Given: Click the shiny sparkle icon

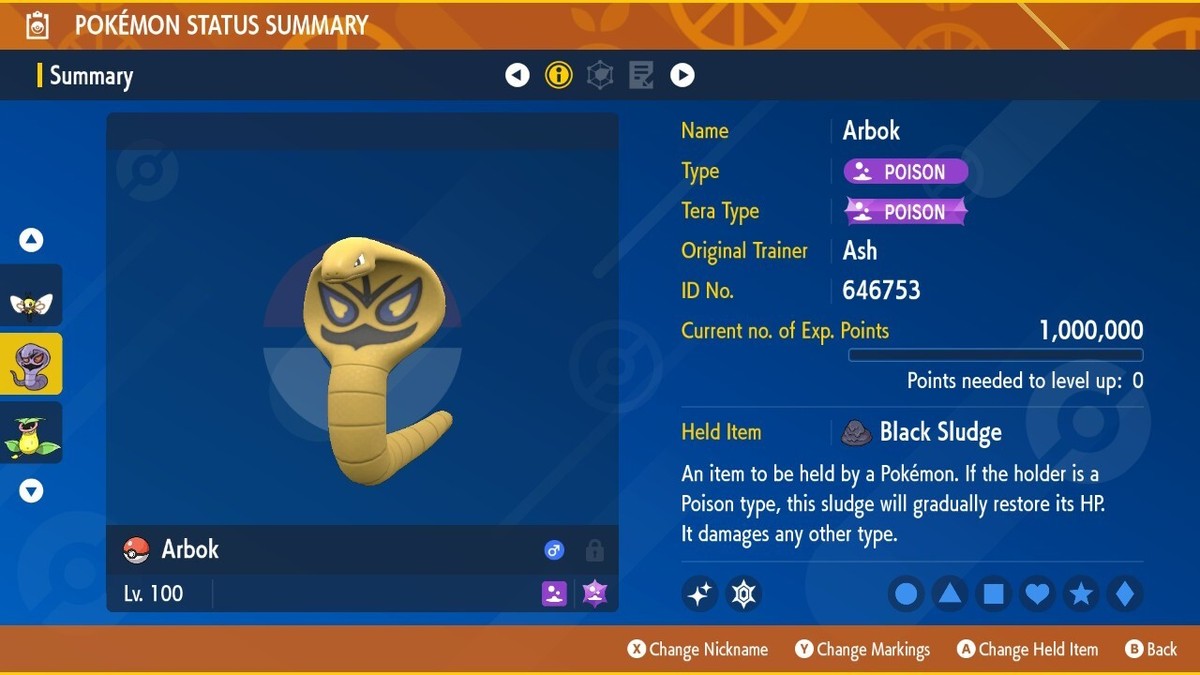Looking at the screenshot, I should tap(700, 594).
